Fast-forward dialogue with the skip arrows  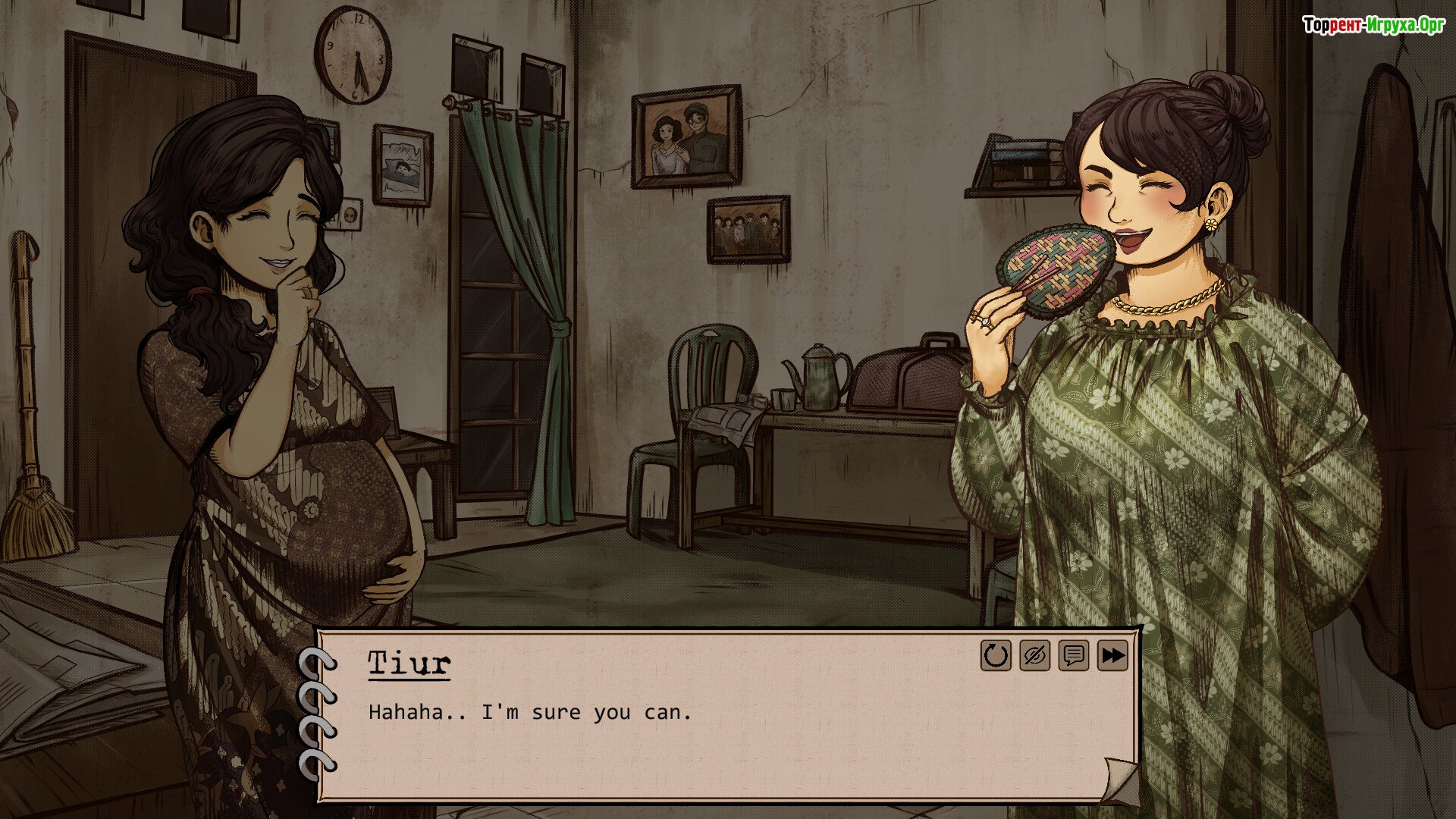pos(1112,656)
